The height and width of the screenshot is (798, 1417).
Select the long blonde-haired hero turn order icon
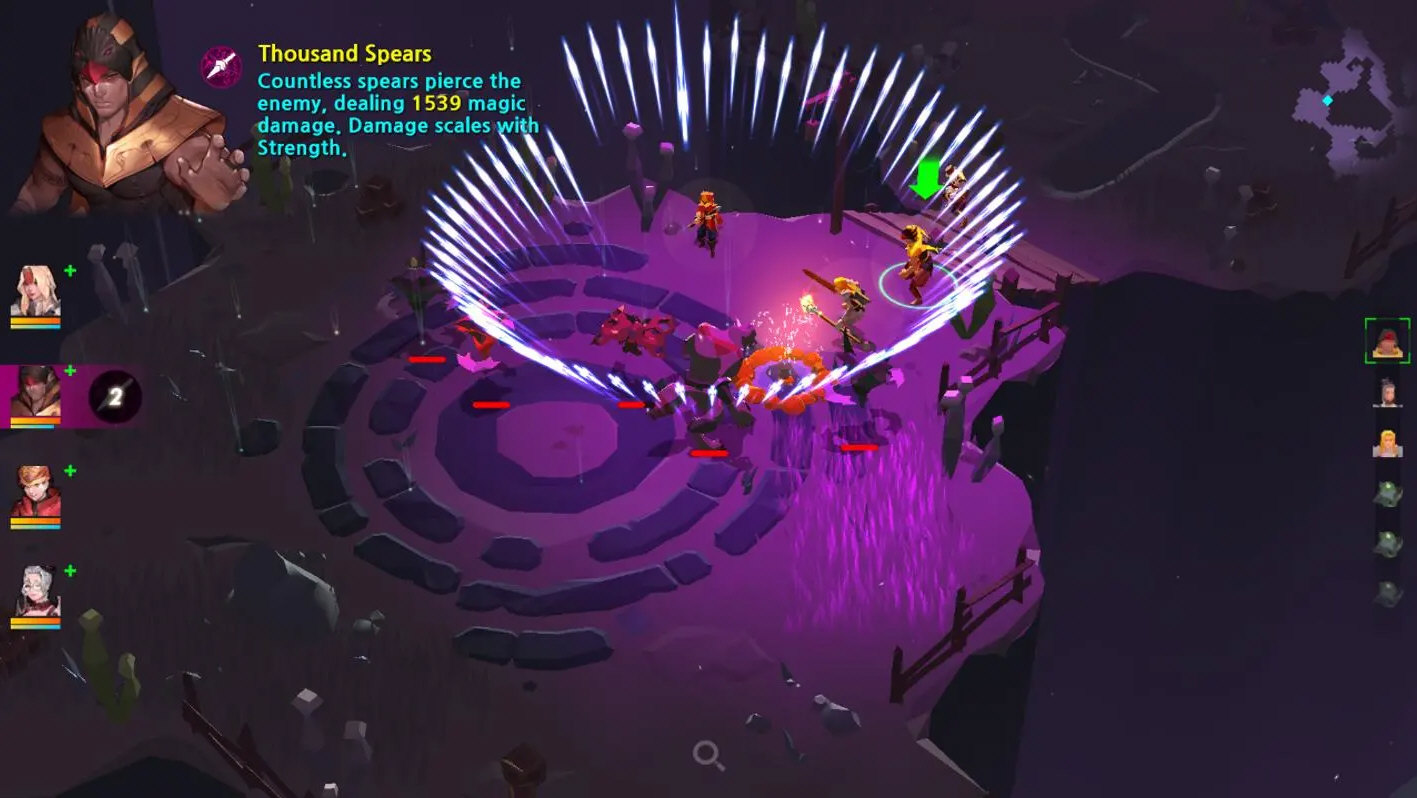(1387, 443)
